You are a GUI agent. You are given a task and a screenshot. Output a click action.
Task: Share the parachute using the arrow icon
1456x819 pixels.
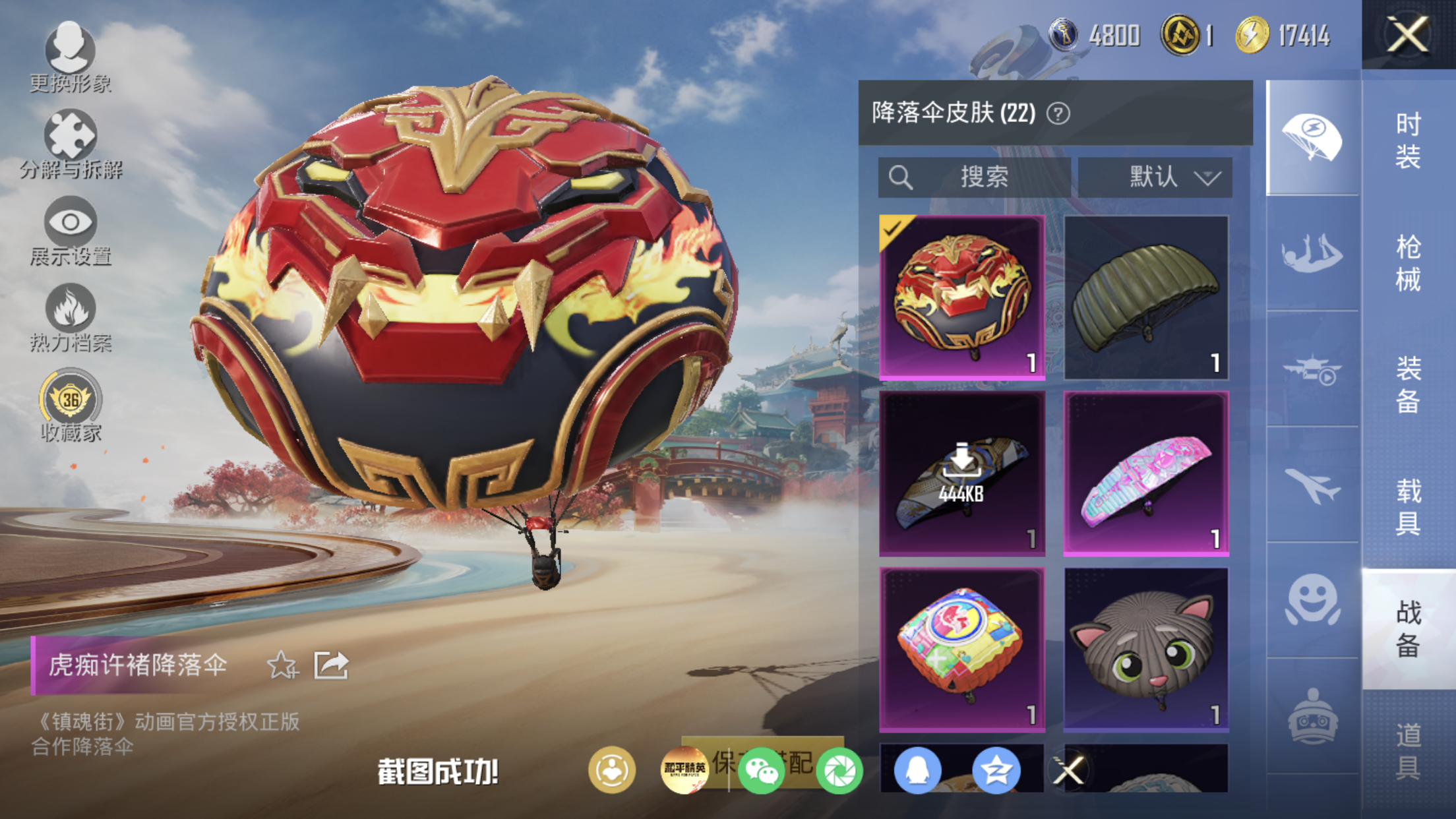(330, 665)
